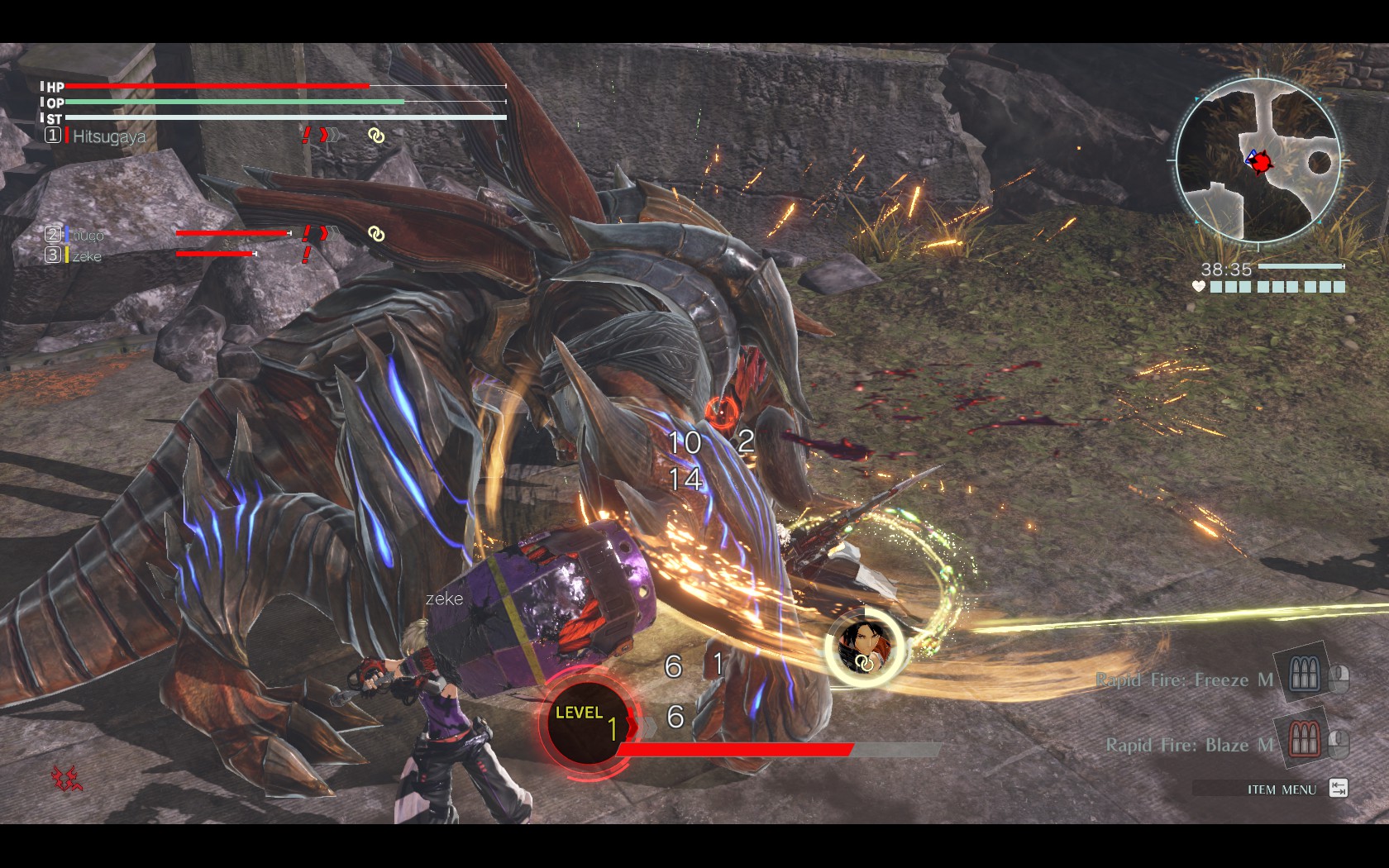Click the red player marker on minimap

pyautogui.click(x=1259, y=163)
